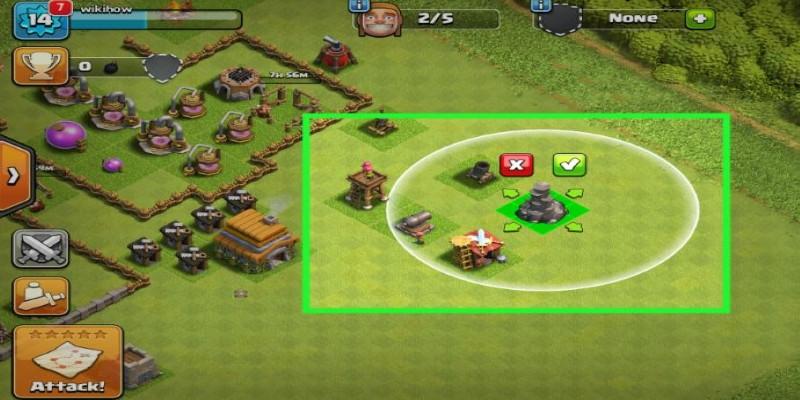
Task: Open the fallen statue icon button
Action: tap(39, 296)
